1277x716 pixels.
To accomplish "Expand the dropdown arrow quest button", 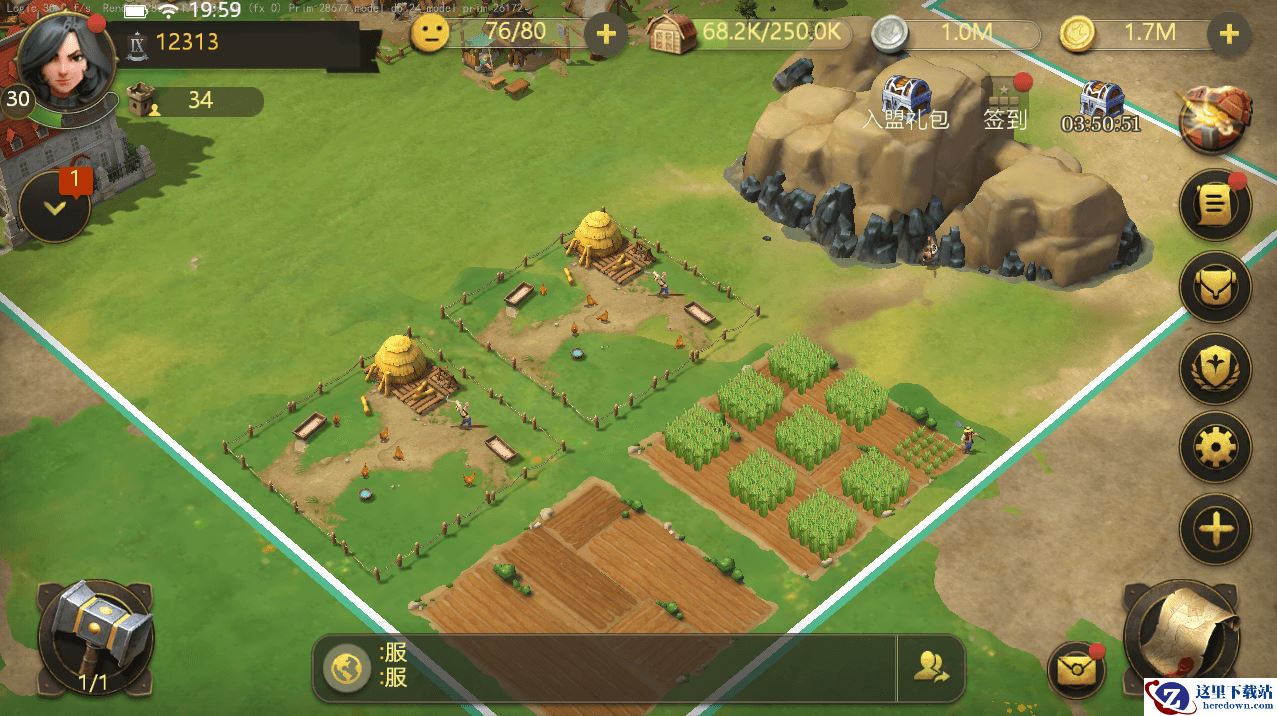I will coord(55,208).
